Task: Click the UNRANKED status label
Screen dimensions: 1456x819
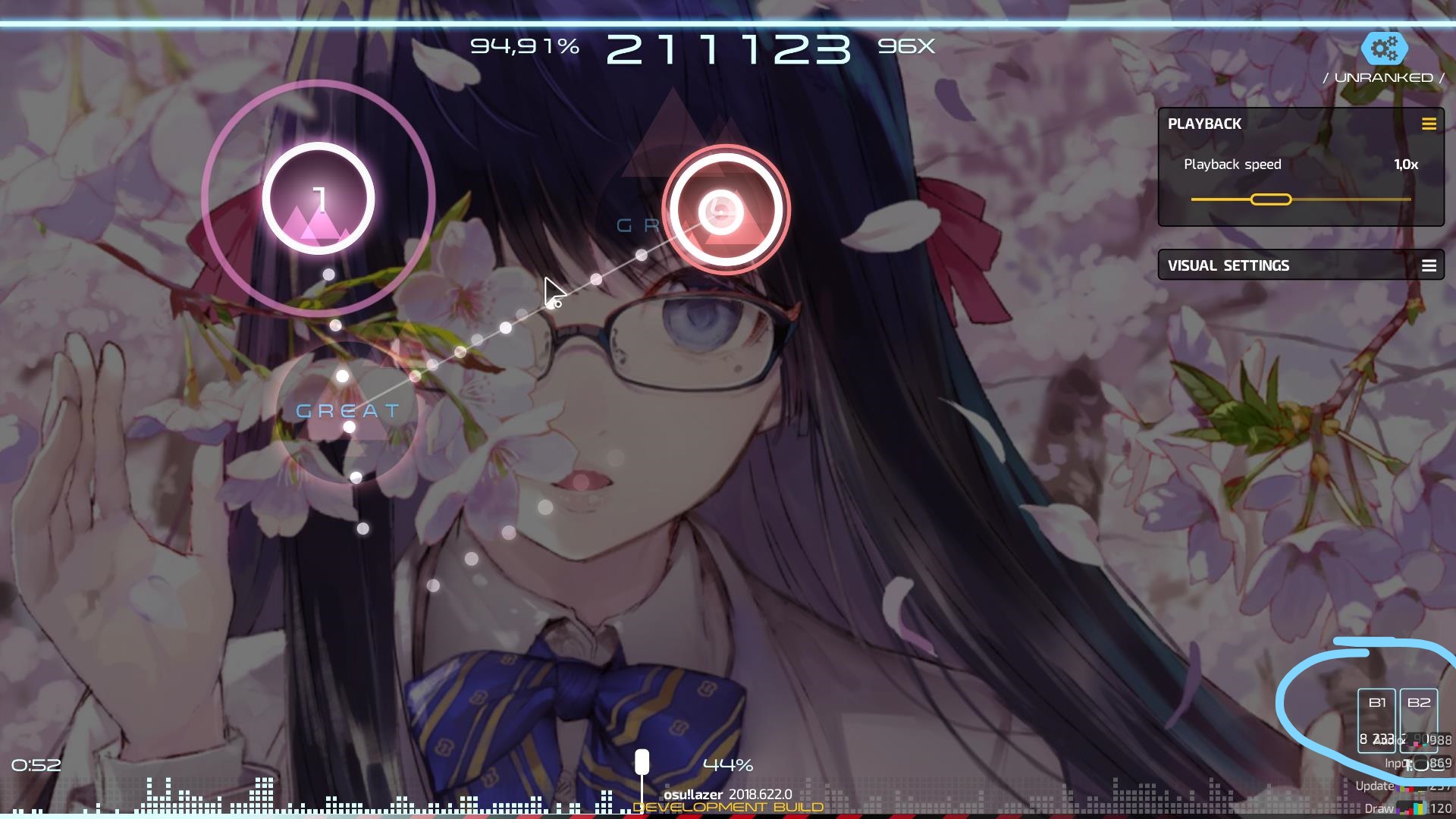Action: point(1382,77)
